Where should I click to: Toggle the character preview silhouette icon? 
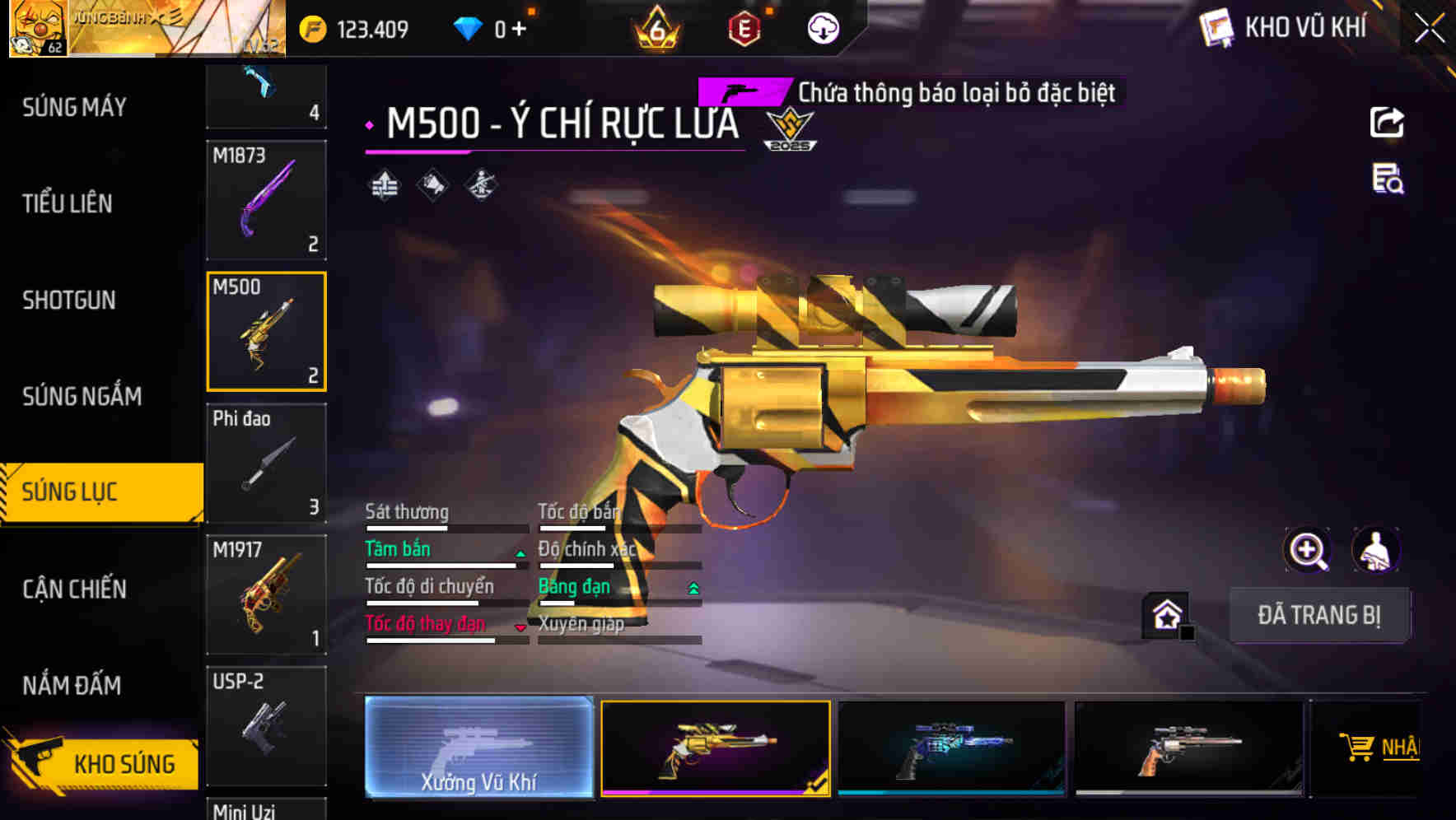coord(1377,550)
